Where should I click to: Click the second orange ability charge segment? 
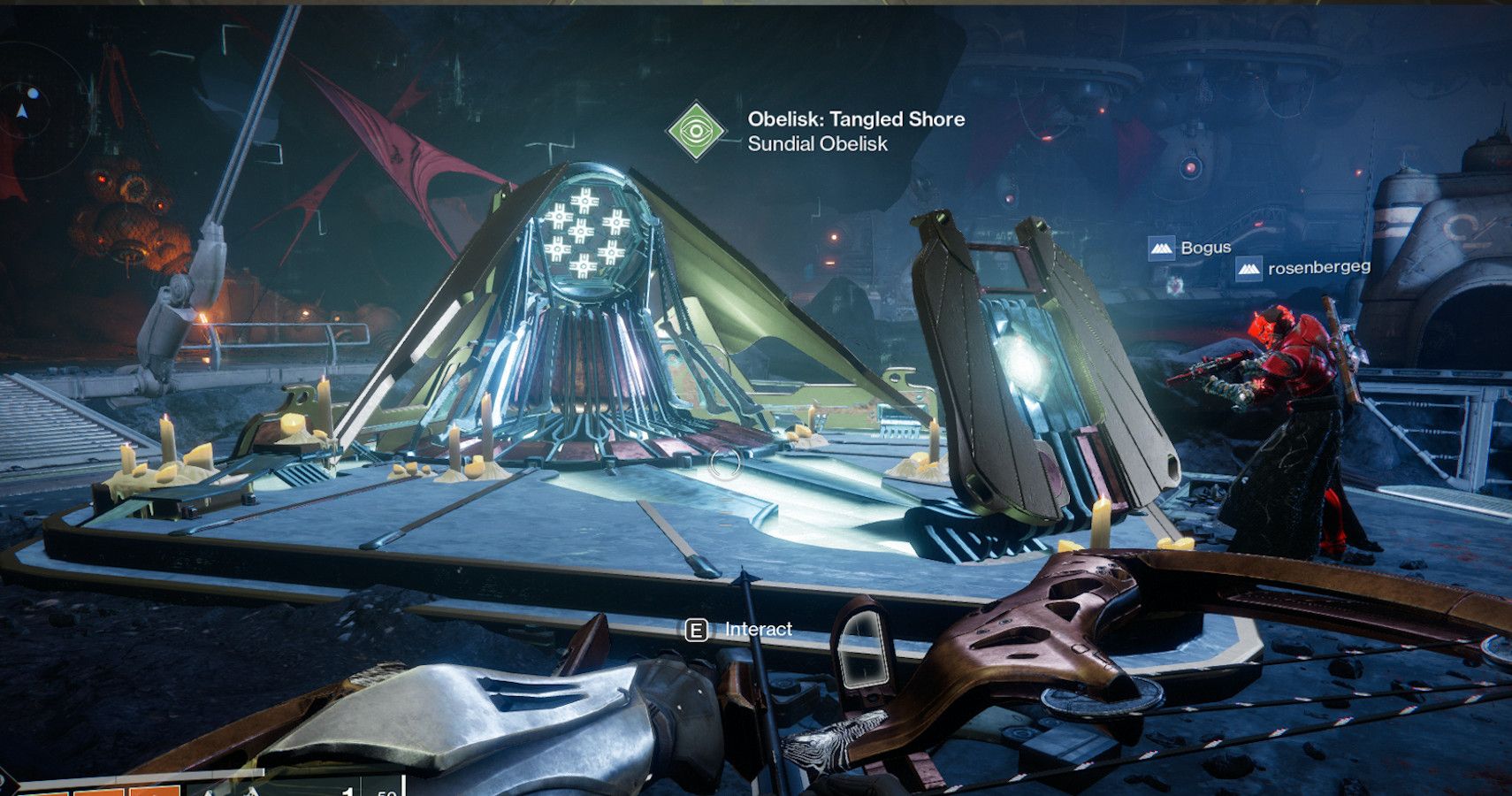tap(97, 792)
